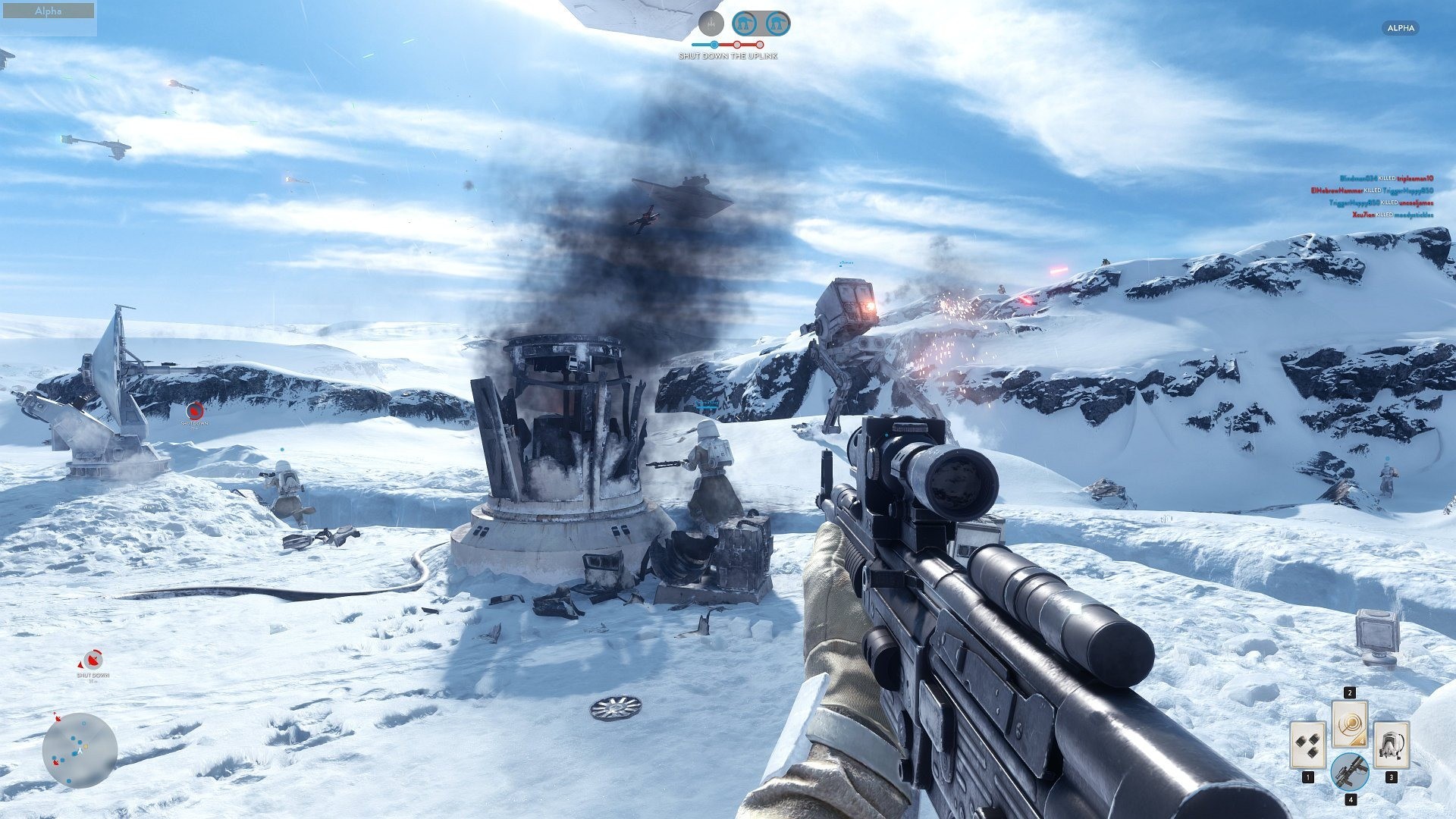Select the grey rocket uplink icon at top center
The height and width of the screenshot is (819, 1456).
(x=711, y=23)
